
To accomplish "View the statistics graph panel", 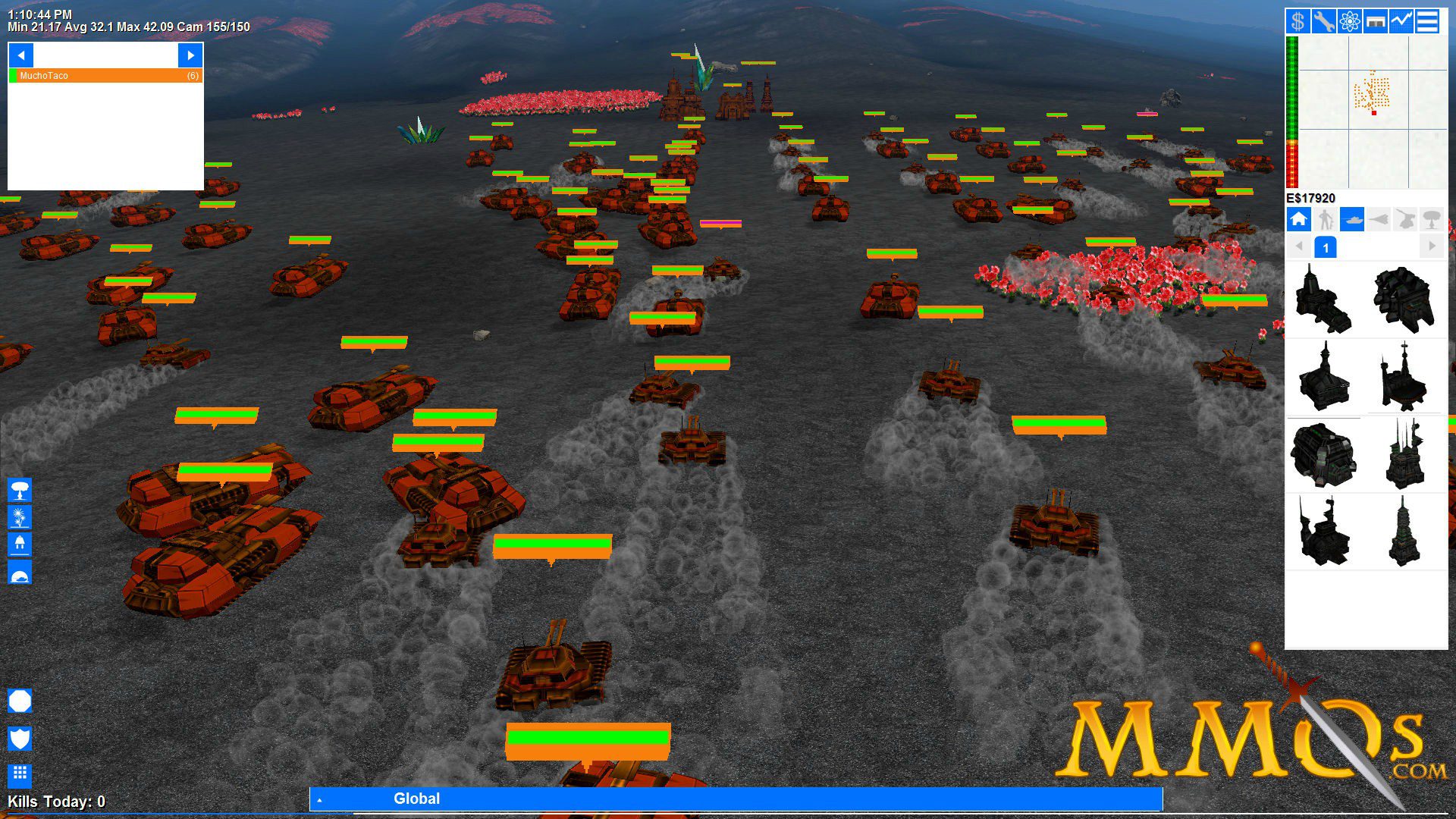I will point(1401,22).
